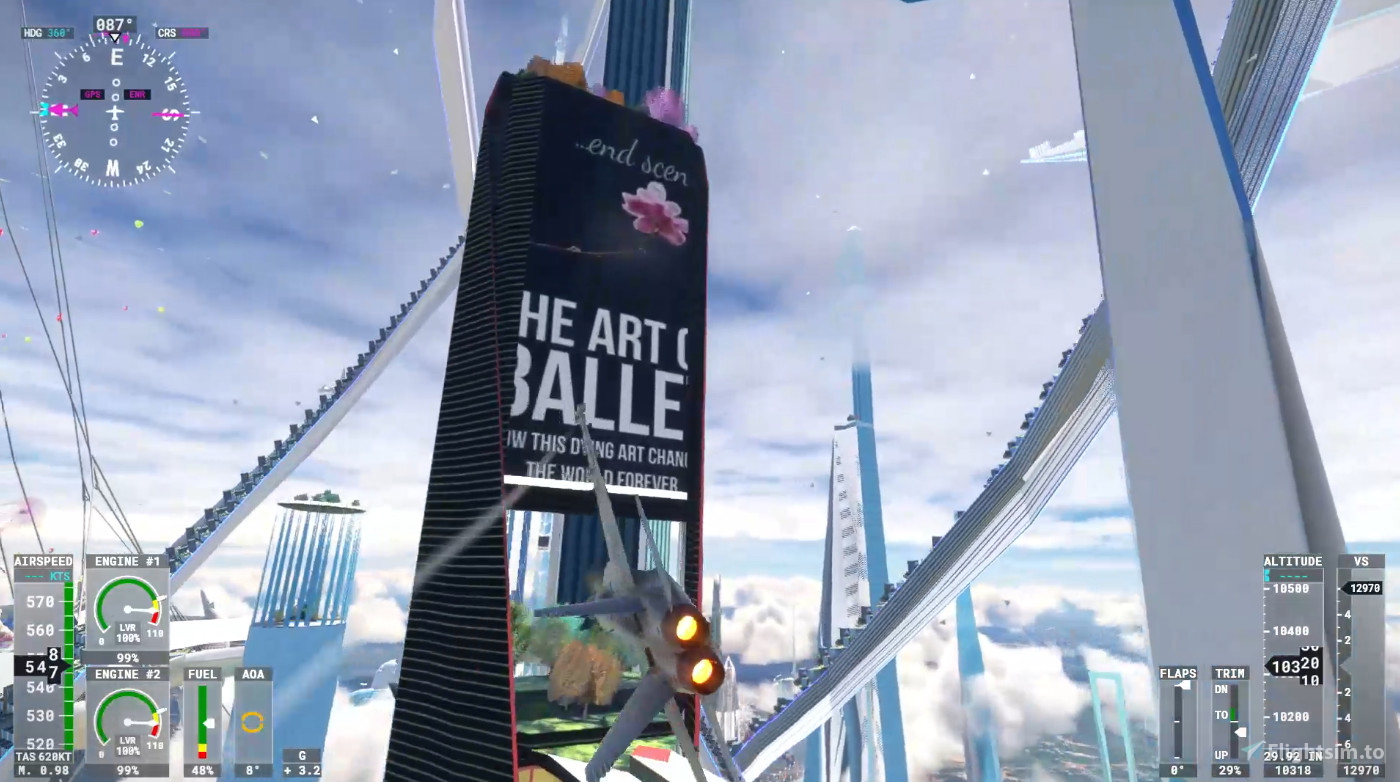The image size is (1400, 782).
Task: Click the 29.92 IN barometric setting
Action: click(1293, 755)
